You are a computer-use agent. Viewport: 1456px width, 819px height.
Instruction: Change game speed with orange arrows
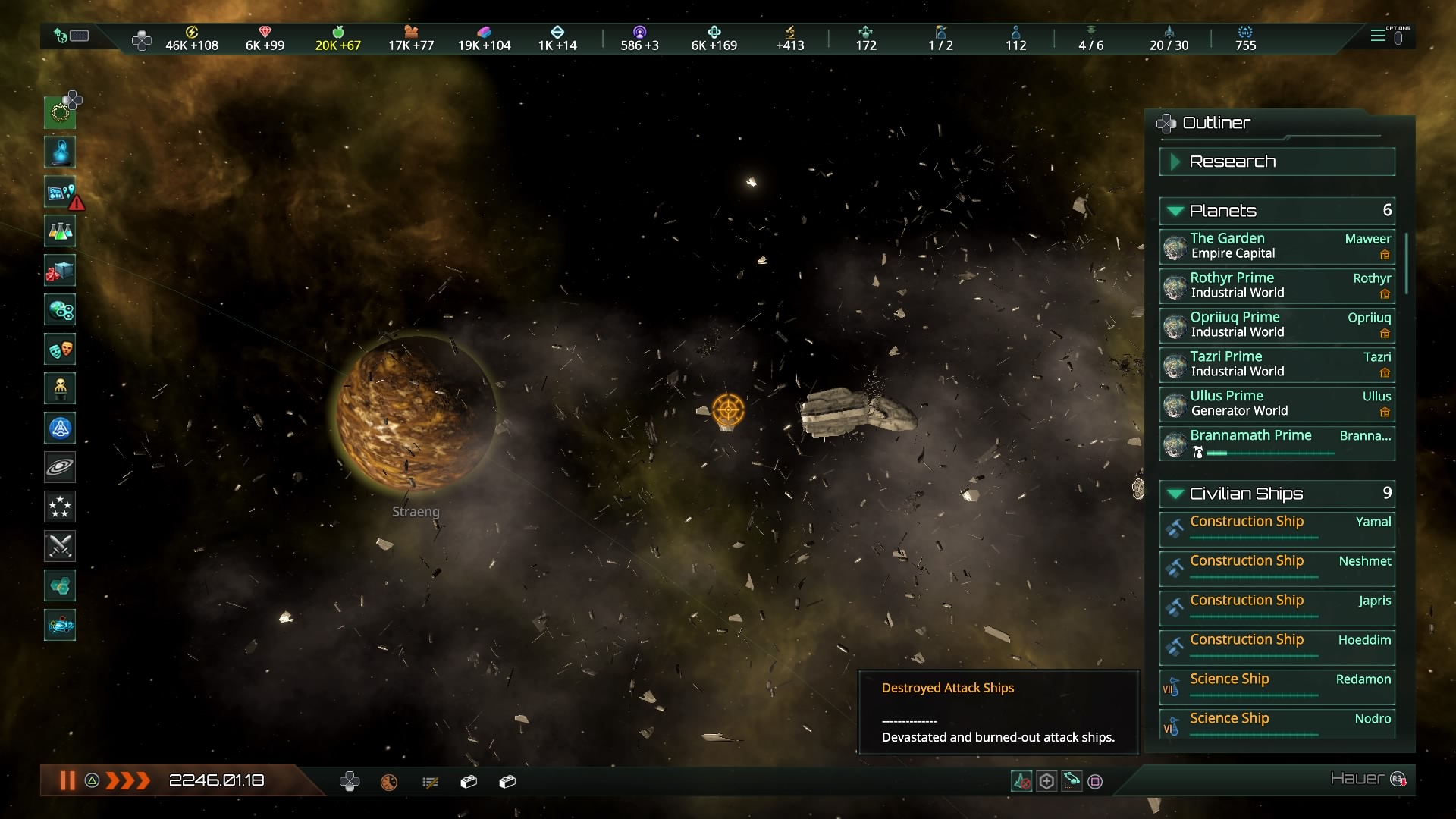click(127, 780)
